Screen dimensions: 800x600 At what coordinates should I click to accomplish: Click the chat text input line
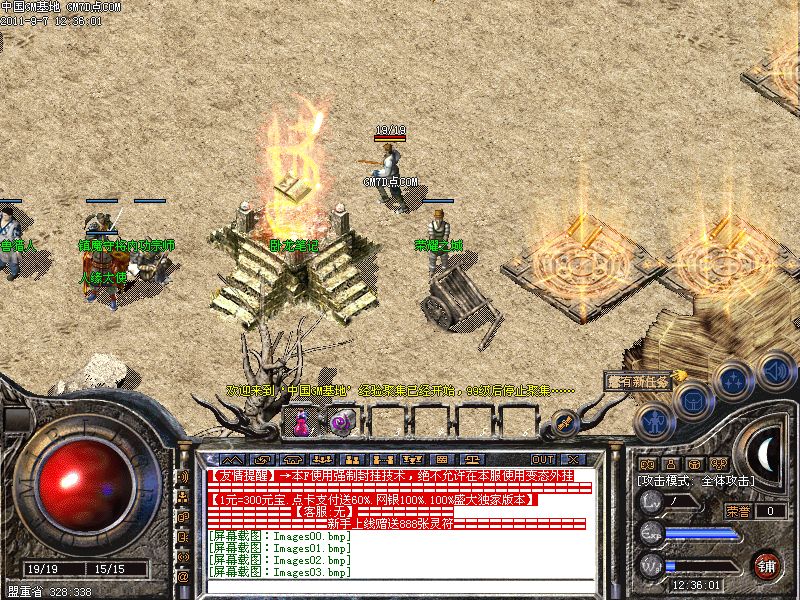pyautogui.click(x=400, y=585)
